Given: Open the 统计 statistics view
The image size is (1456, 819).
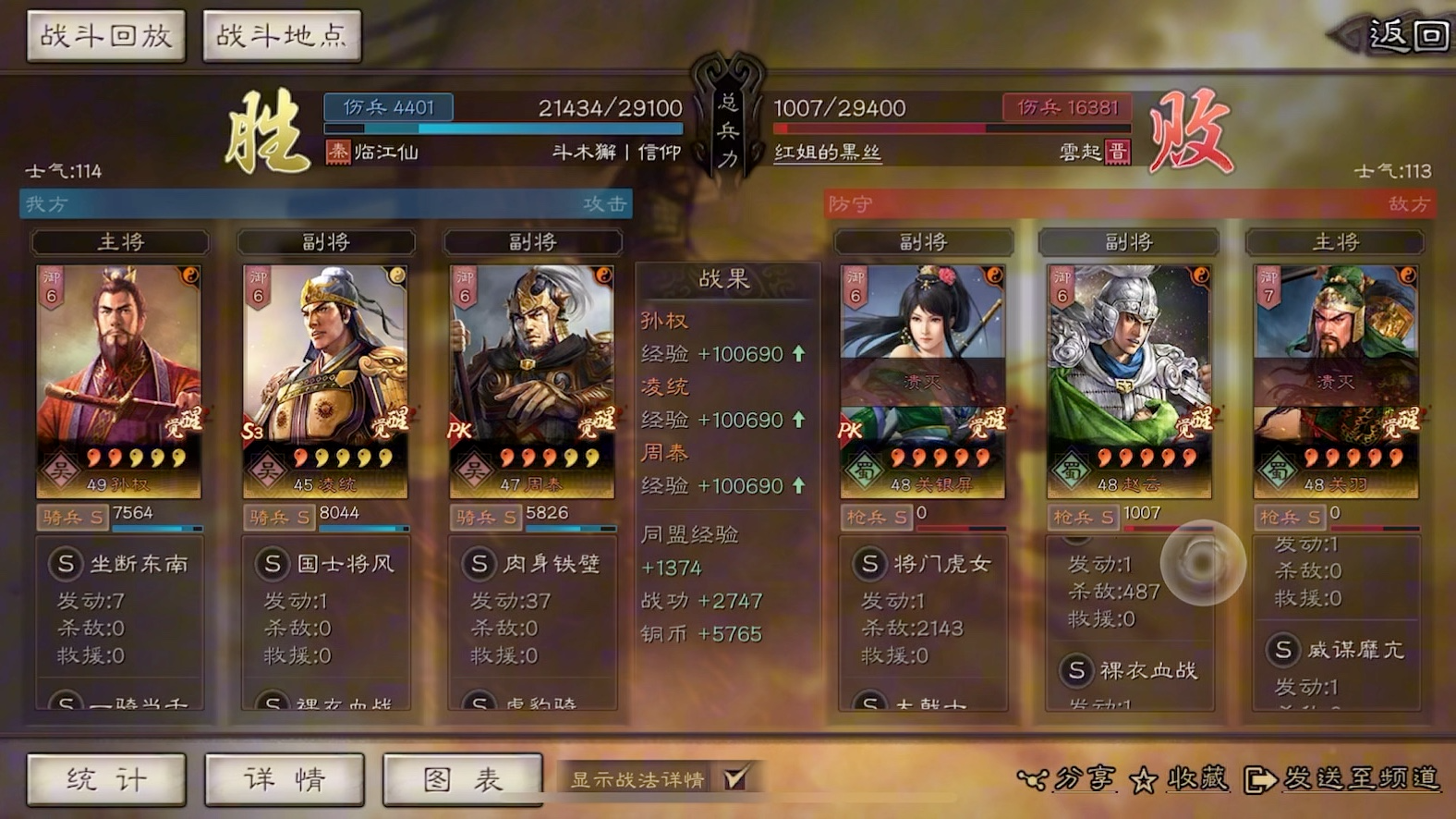Looking at the screenshot, I should 106,779.
